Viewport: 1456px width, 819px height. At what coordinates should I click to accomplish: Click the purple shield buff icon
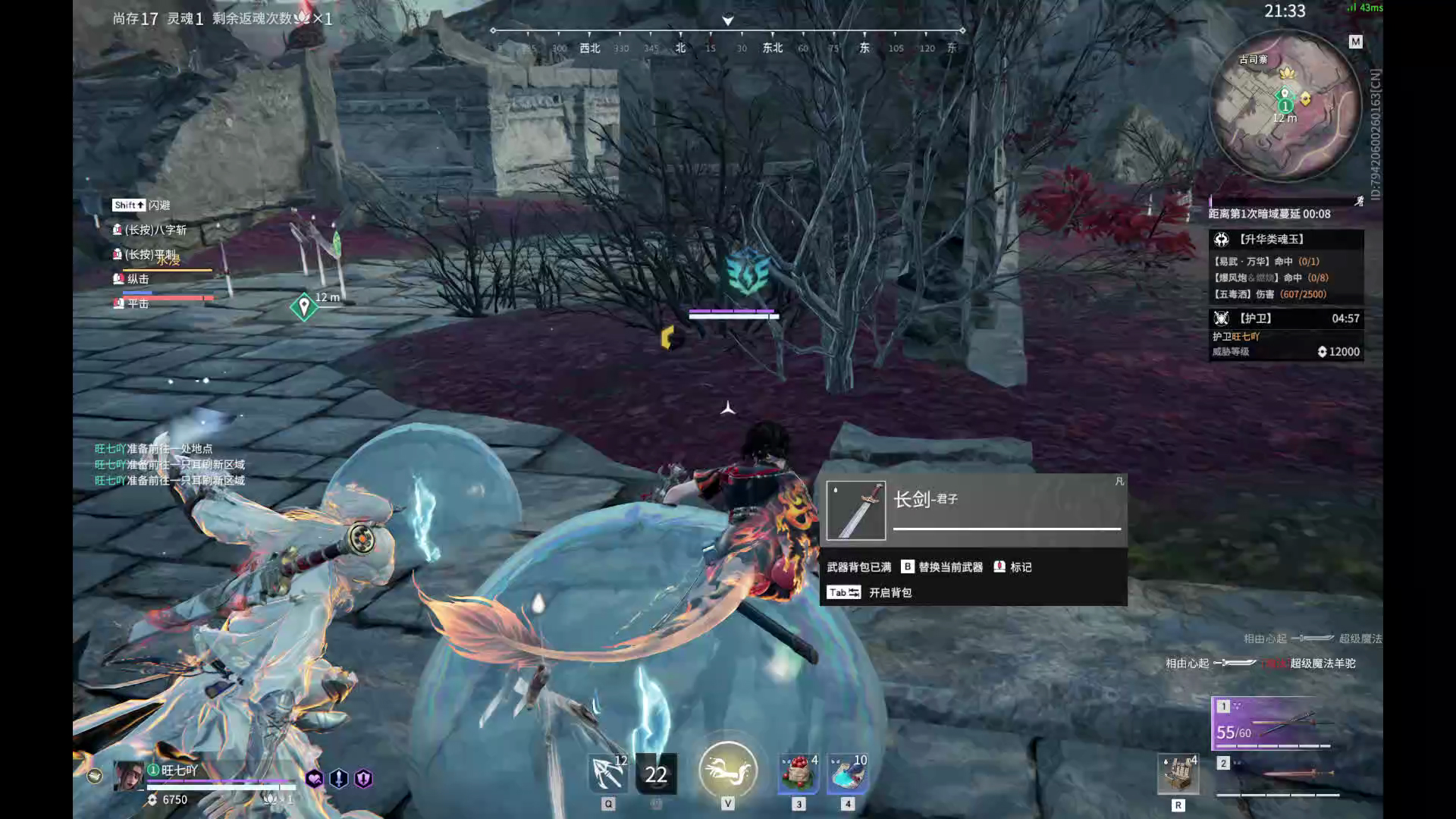click(364, 779)
